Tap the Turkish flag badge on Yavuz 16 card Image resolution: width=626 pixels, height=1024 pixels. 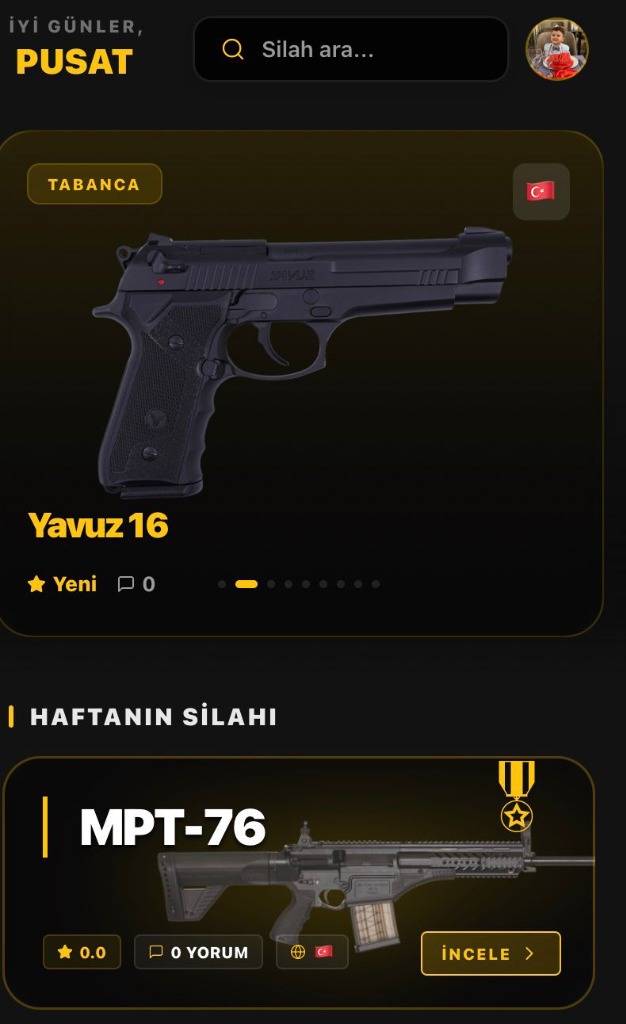pos(541,191)
